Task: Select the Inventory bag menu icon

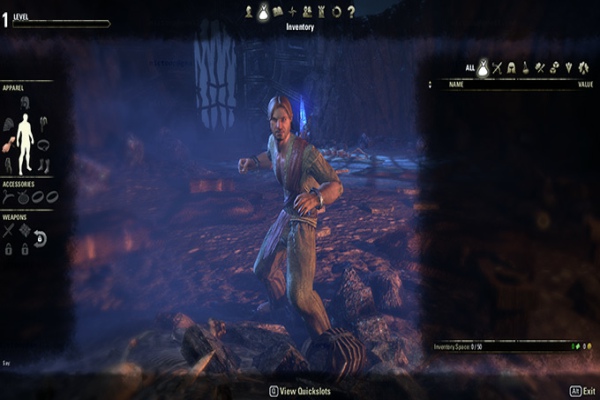Action: click(263, 11)
